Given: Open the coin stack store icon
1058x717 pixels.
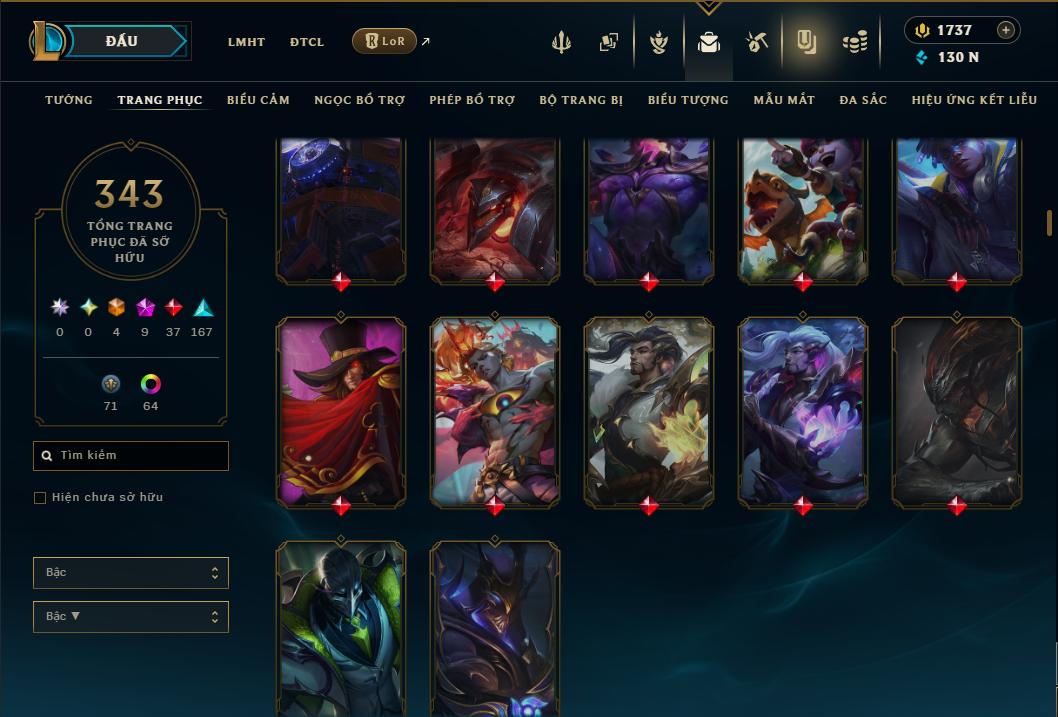Looking at the screenshot, I should 854,42.
